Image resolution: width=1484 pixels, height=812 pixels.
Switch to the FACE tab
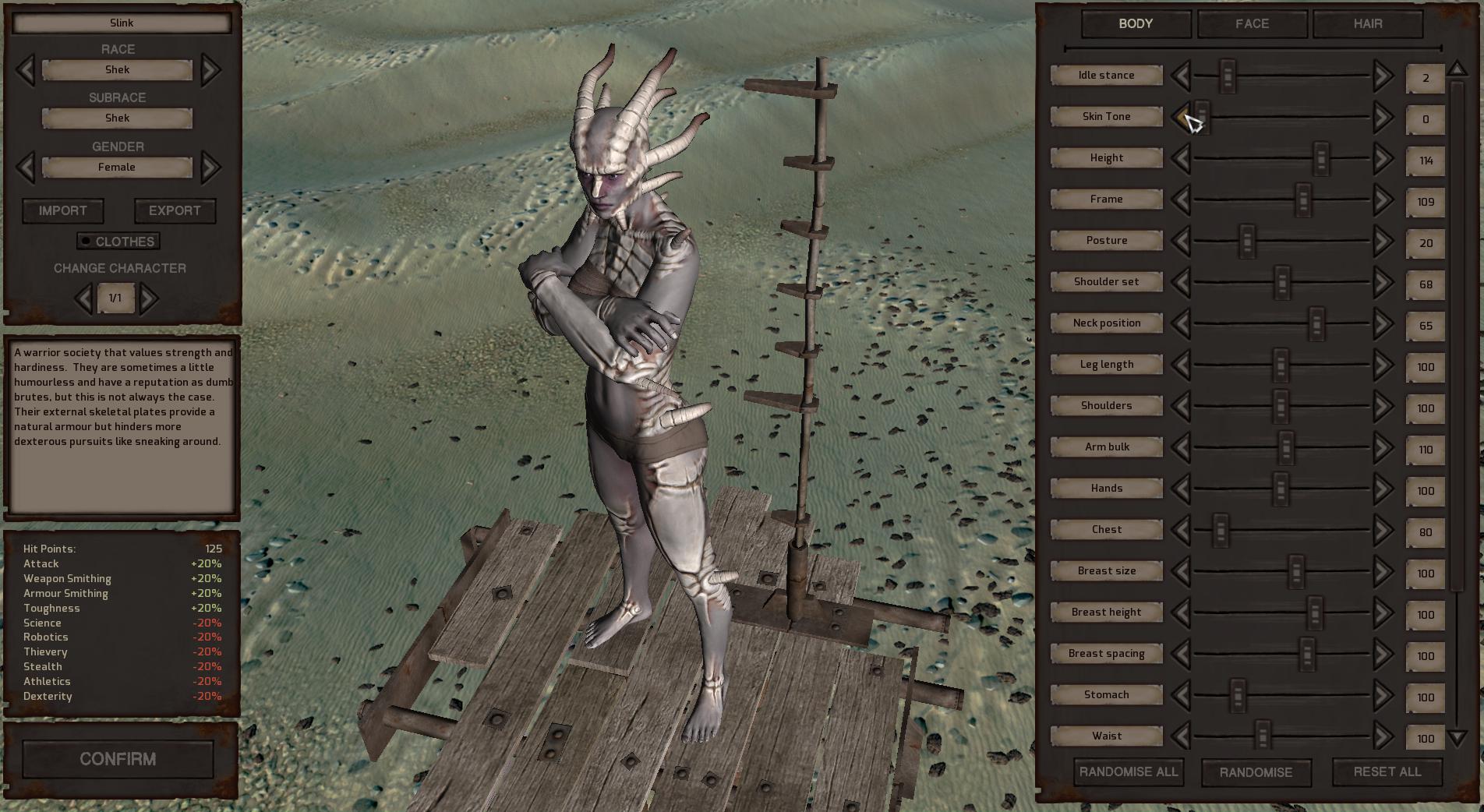point(1250,24)
